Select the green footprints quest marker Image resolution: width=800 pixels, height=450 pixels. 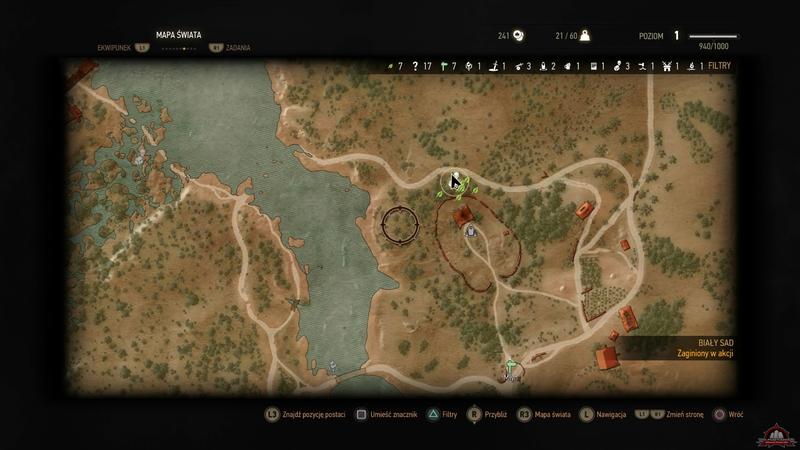[461, 186]
